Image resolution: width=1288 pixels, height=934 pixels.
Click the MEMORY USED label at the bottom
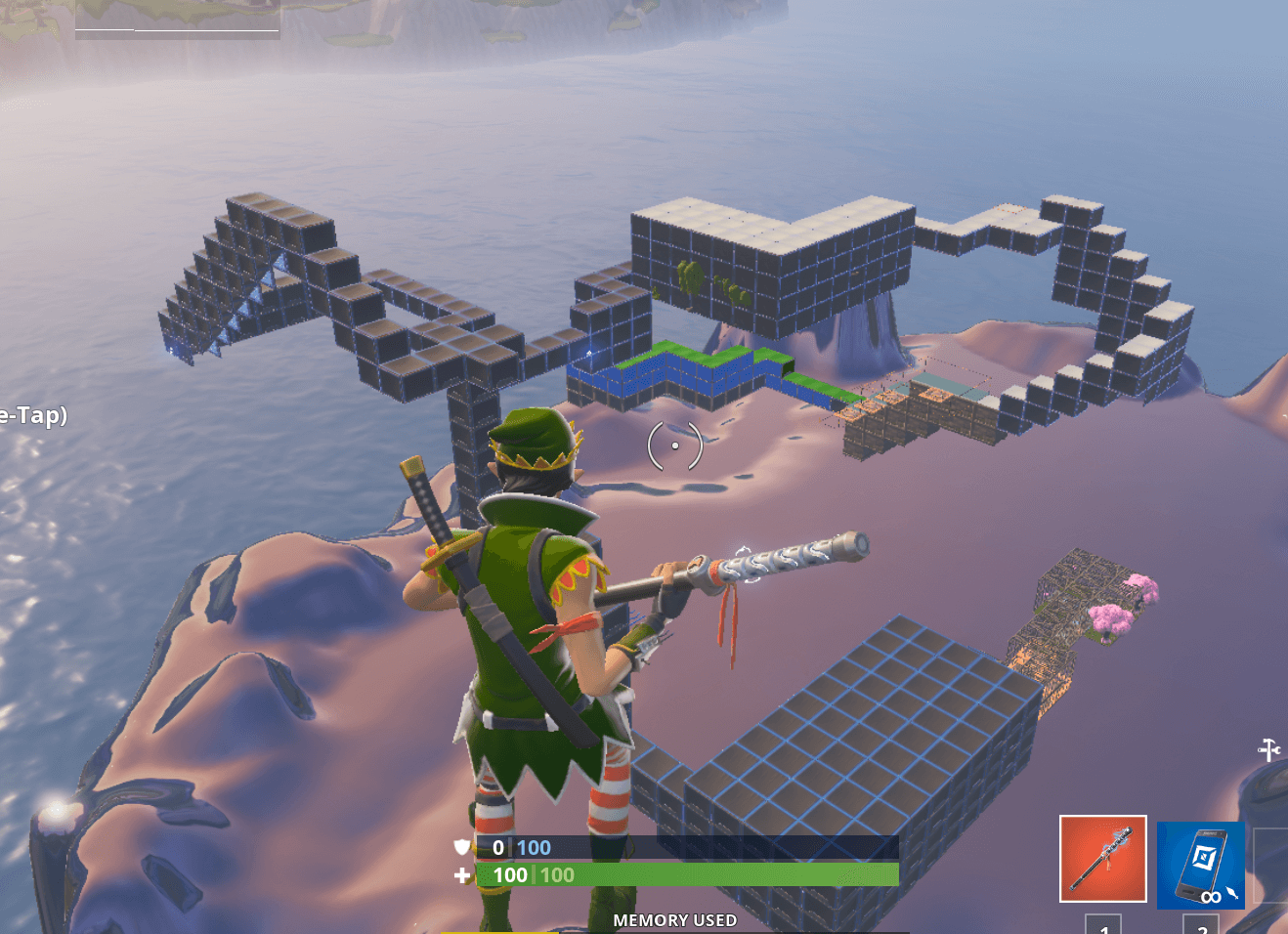pos(675,920)
